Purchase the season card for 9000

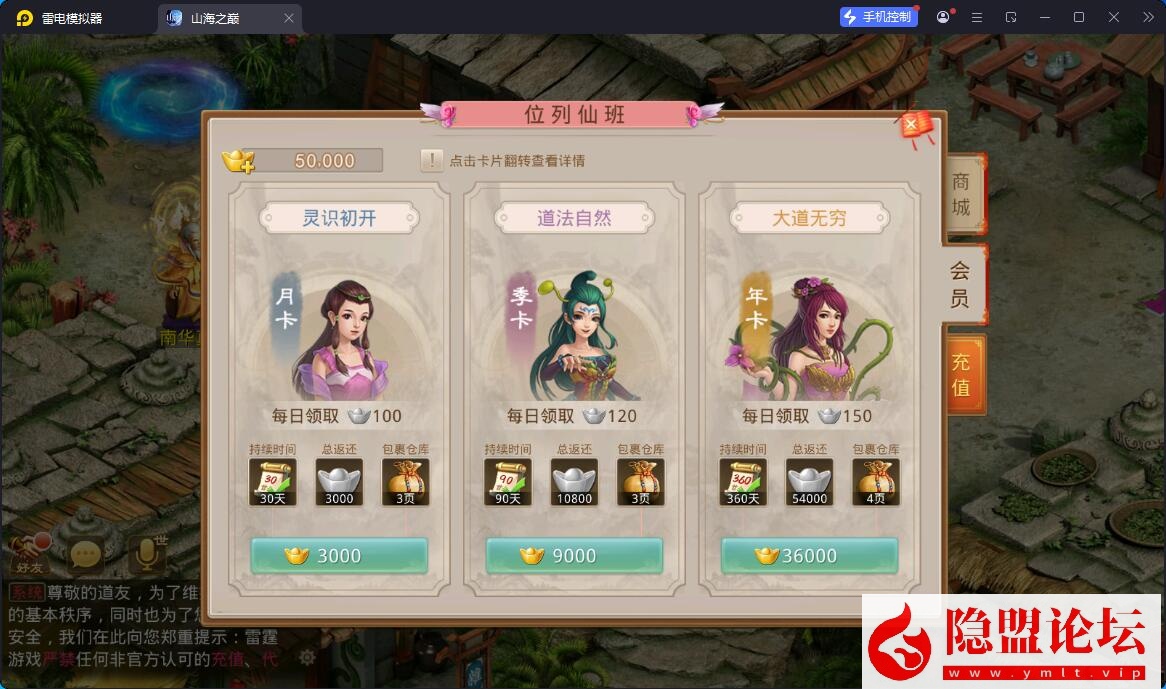point(574,556)
